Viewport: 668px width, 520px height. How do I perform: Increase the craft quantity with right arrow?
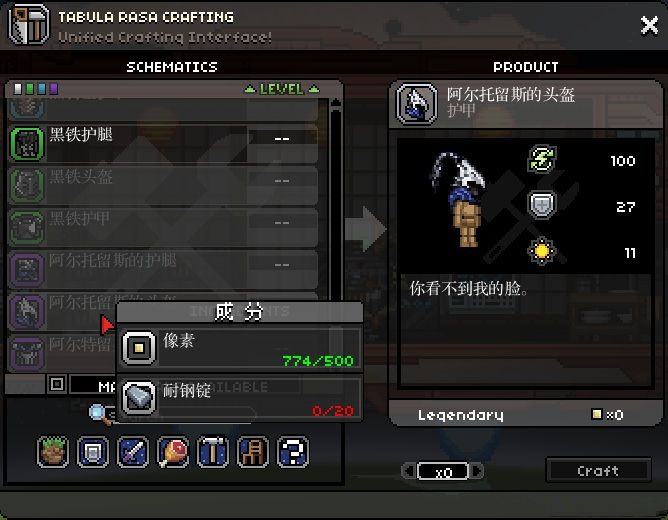[479, 471]
